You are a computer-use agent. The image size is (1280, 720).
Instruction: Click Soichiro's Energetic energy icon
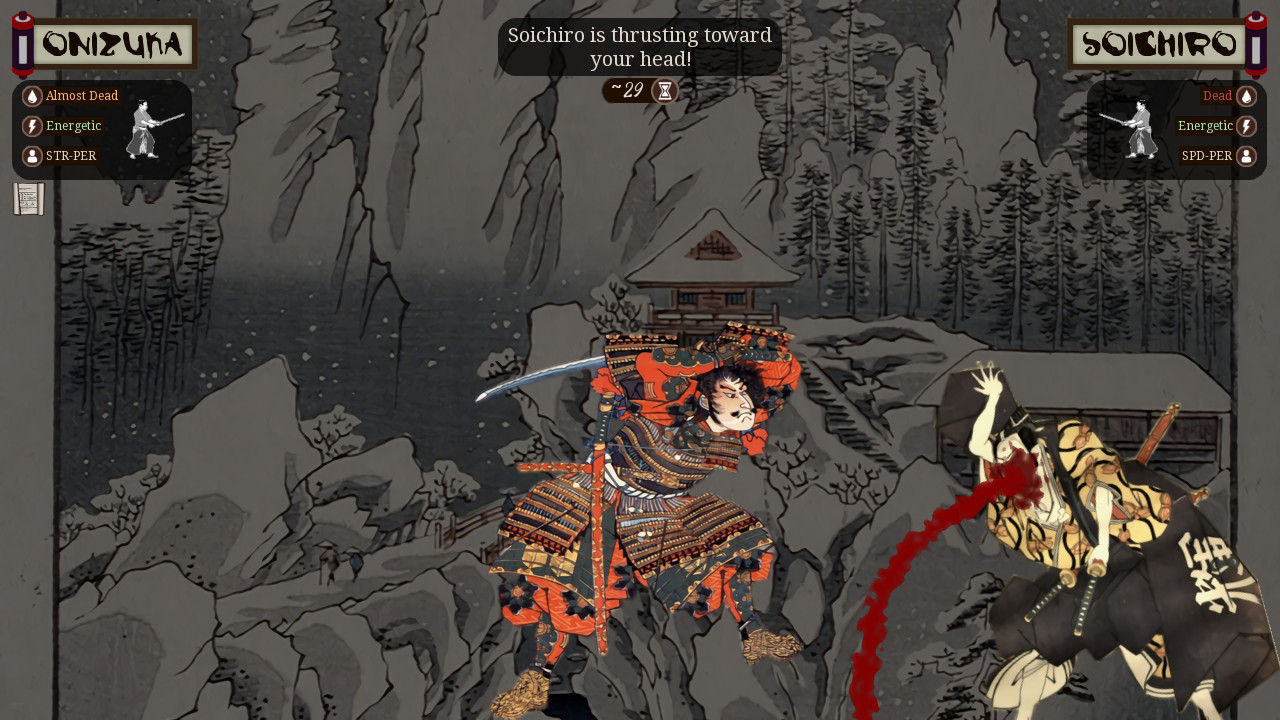tap(1248, 125)
